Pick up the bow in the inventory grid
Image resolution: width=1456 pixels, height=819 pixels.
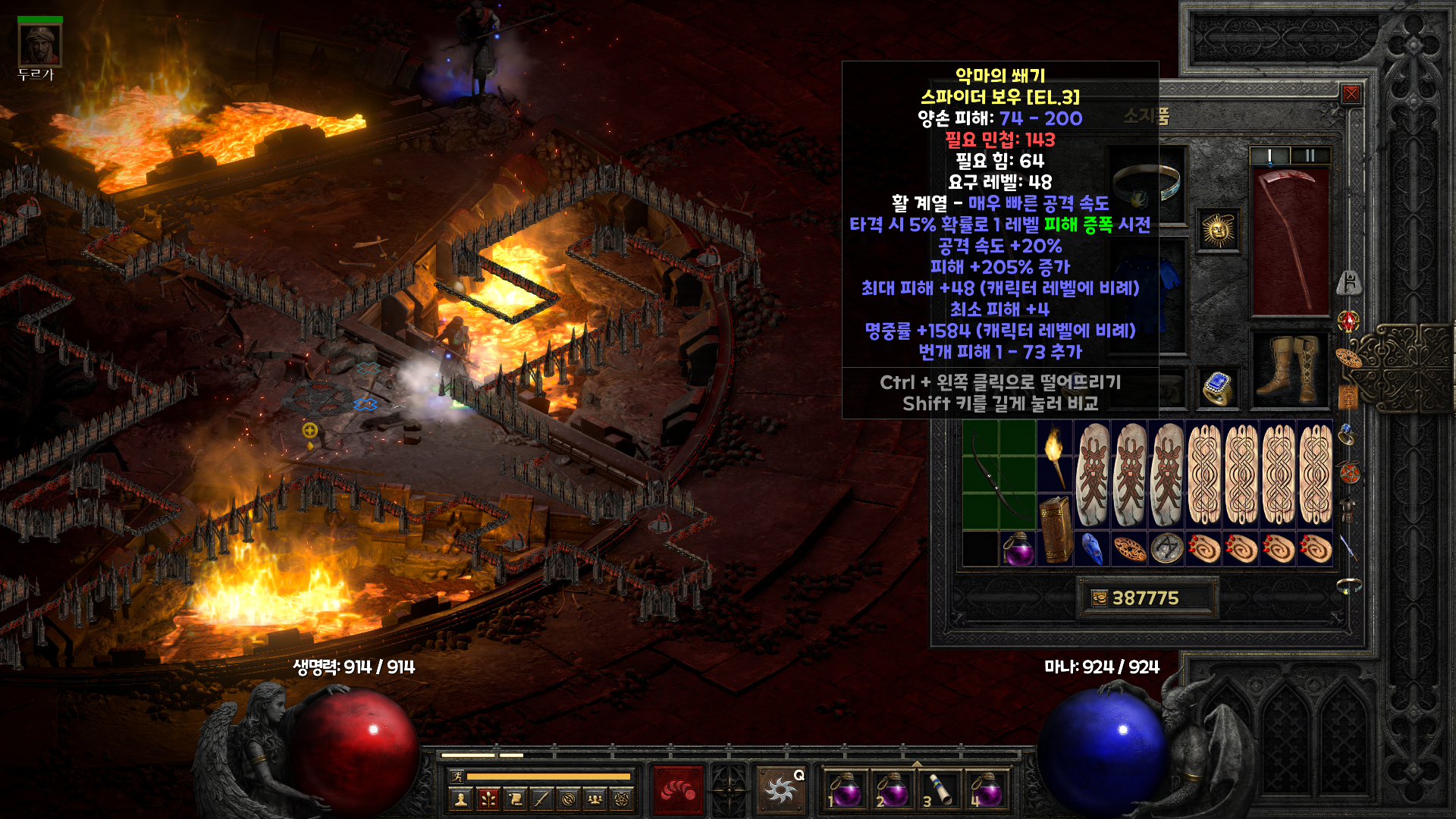pyautogui.click(x=999, y=474)
